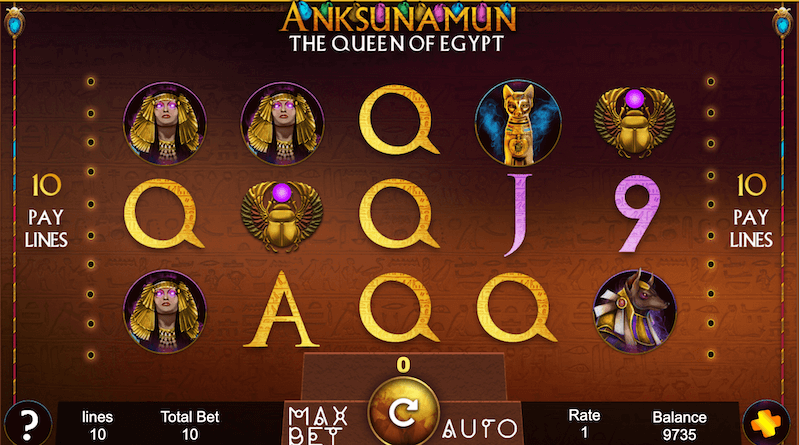Viewport: 800px width, 445px height.
Task: Spin the reels with the round button
Action: (x=403, y=410)
